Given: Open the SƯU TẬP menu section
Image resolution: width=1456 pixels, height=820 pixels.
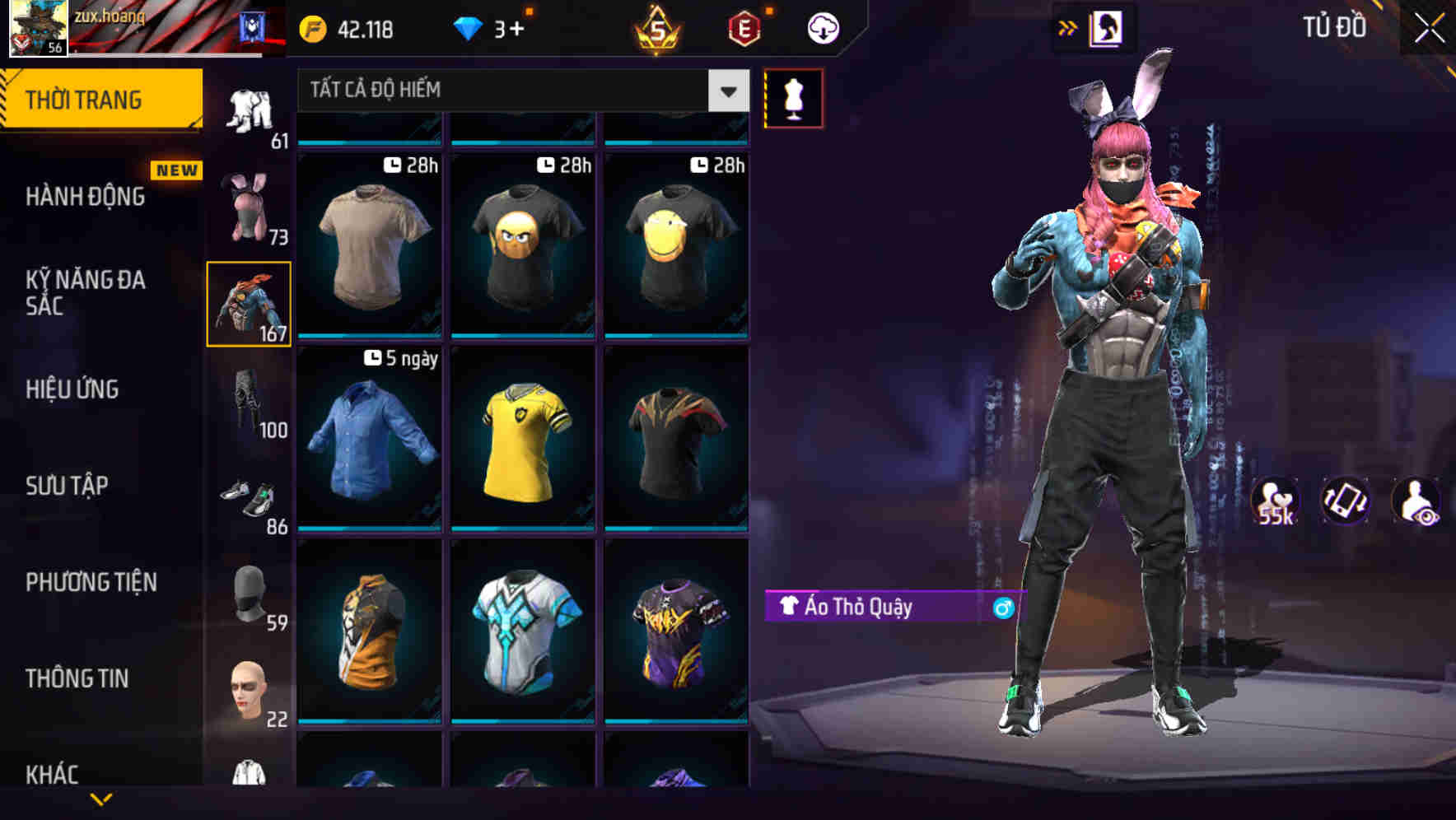Looking at the screenshot, I should click(68, 486).
